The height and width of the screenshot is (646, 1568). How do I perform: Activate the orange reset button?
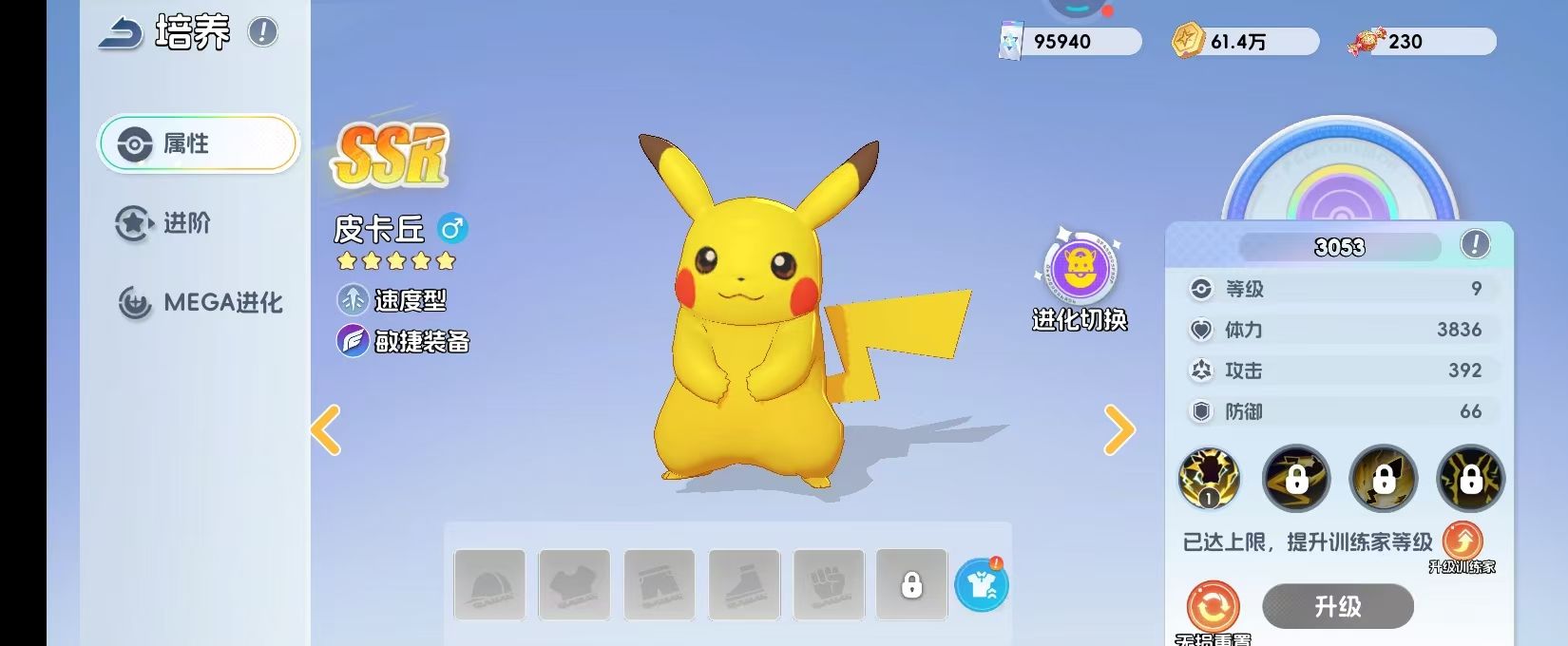click(1213, 606)
